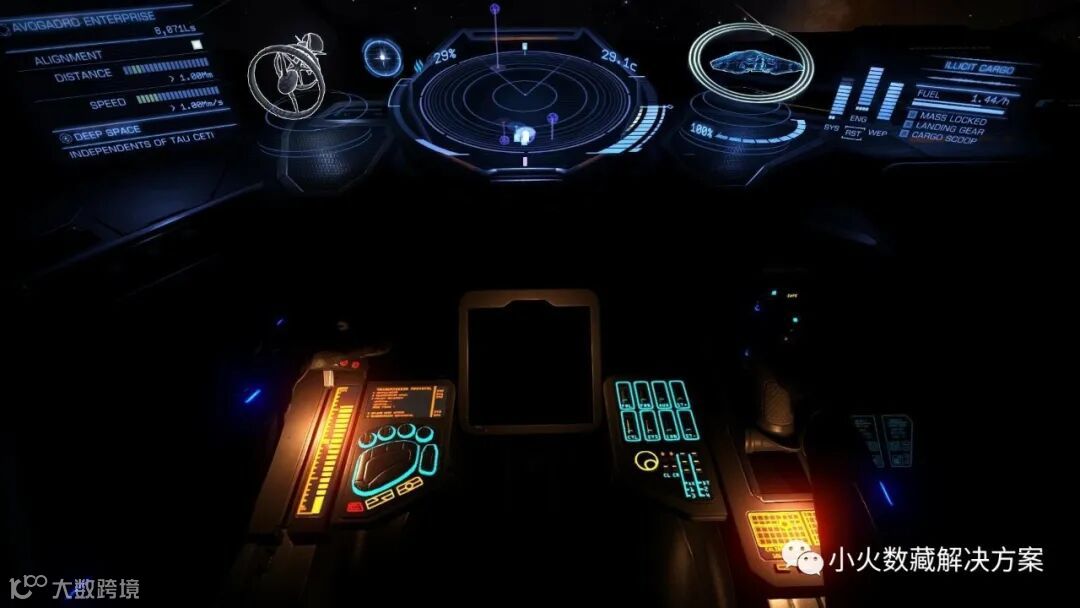Select the navigation compass orb
1080x608 pixels.
(382, 56)
